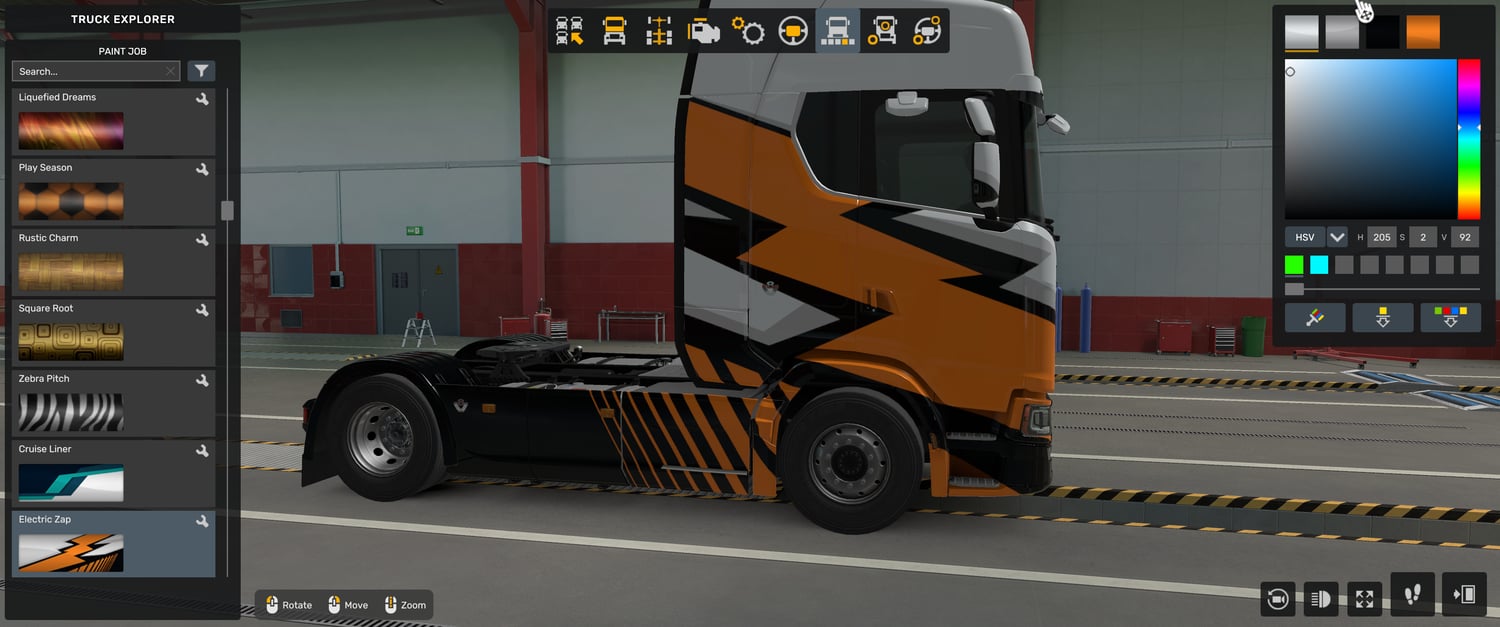Open the HSV color mode dropdown
Viewport: 1500px width, 627px height.
coord(1337,237)
